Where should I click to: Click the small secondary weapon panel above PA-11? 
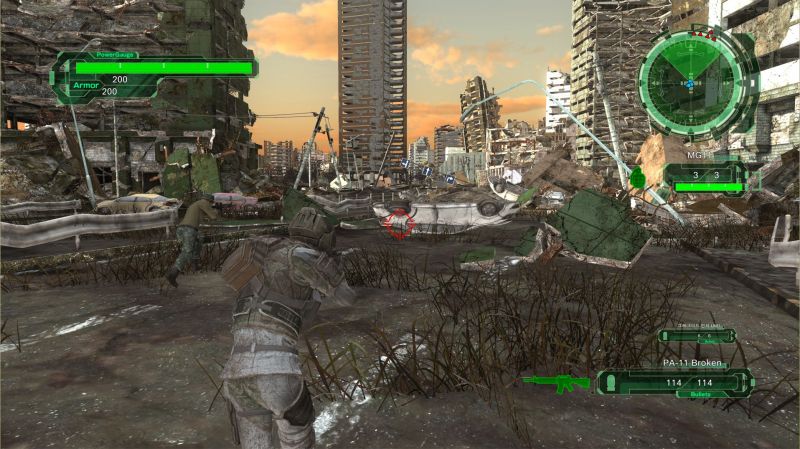tap(696, 335)
